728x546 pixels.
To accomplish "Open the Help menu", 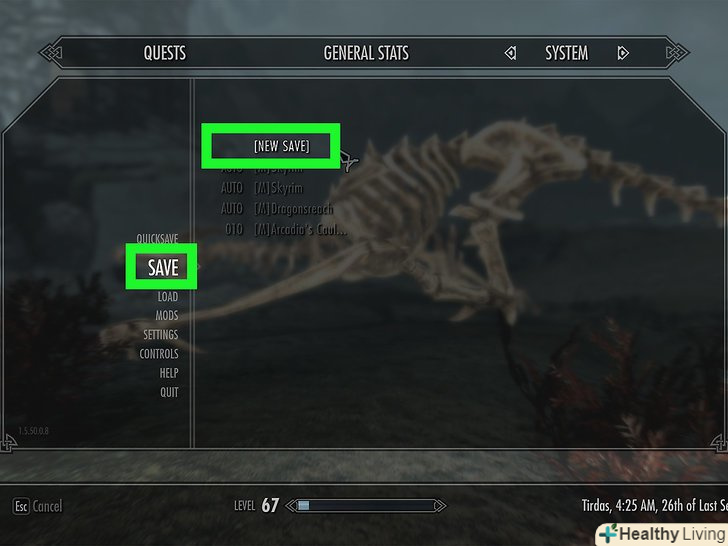I will click(169, 373).
